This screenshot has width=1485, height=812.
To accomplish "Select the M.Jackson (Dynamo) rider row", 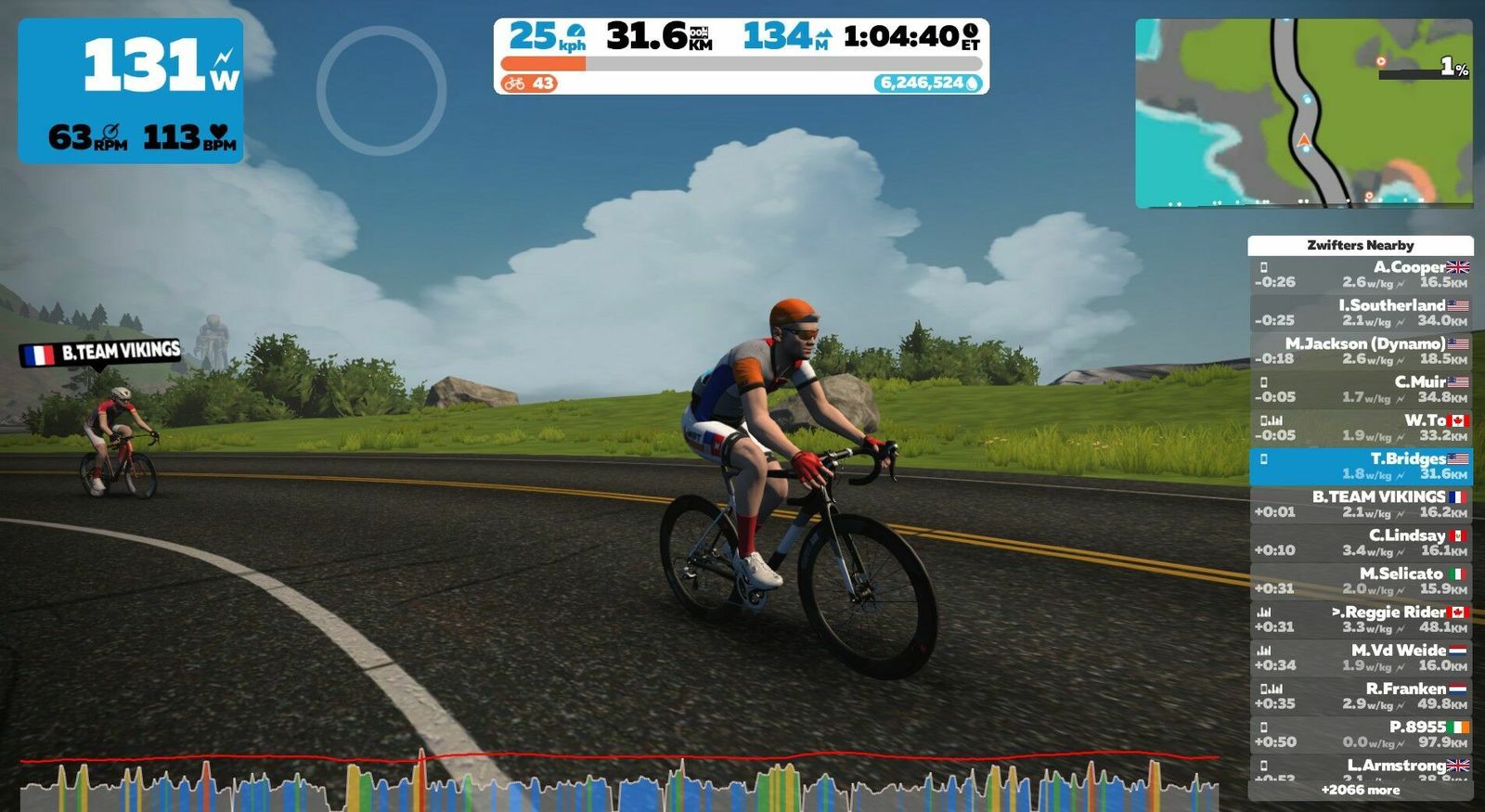I will click(1361, 351).
